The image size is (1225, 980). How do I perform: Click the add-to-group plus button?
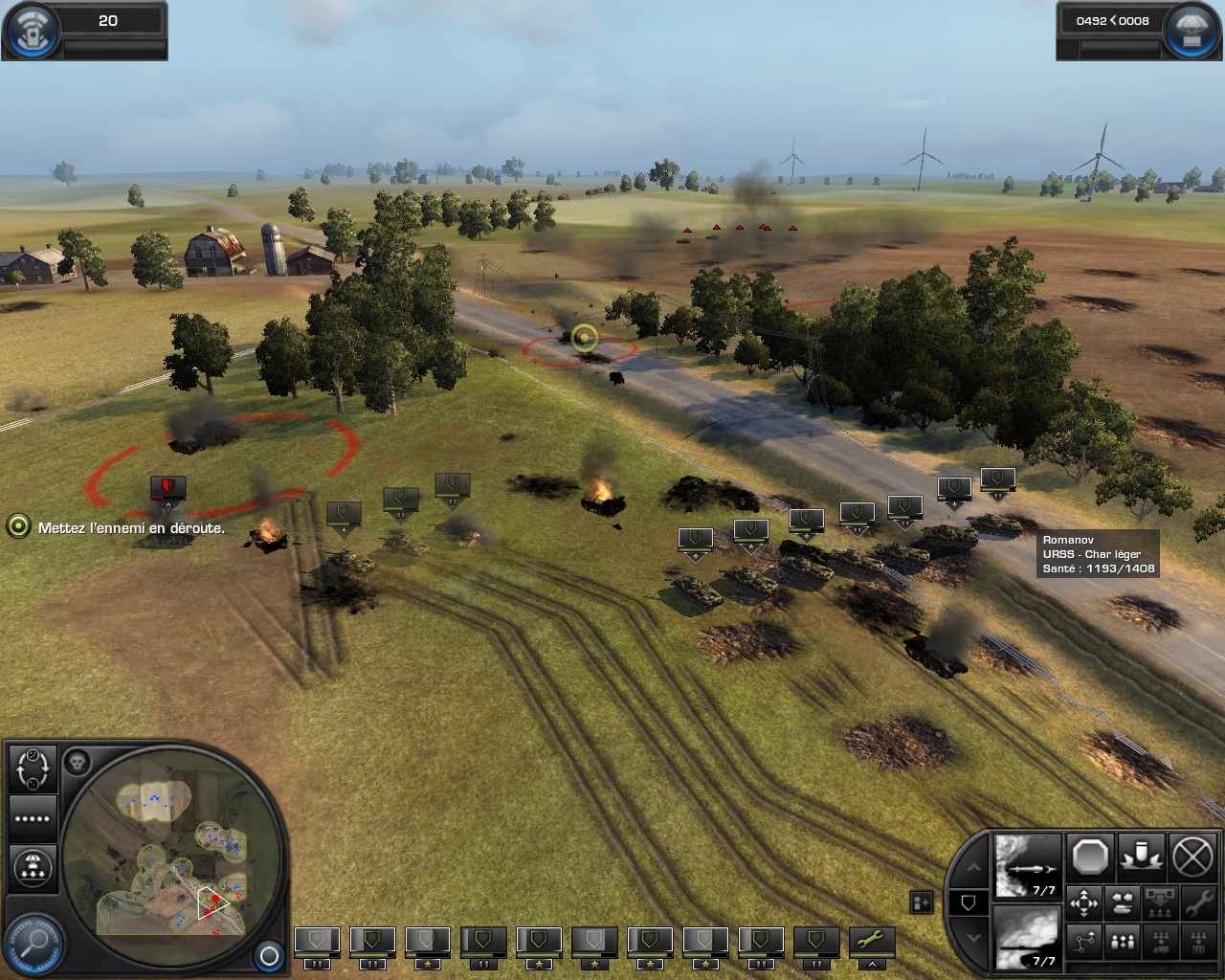coord(922,902)
